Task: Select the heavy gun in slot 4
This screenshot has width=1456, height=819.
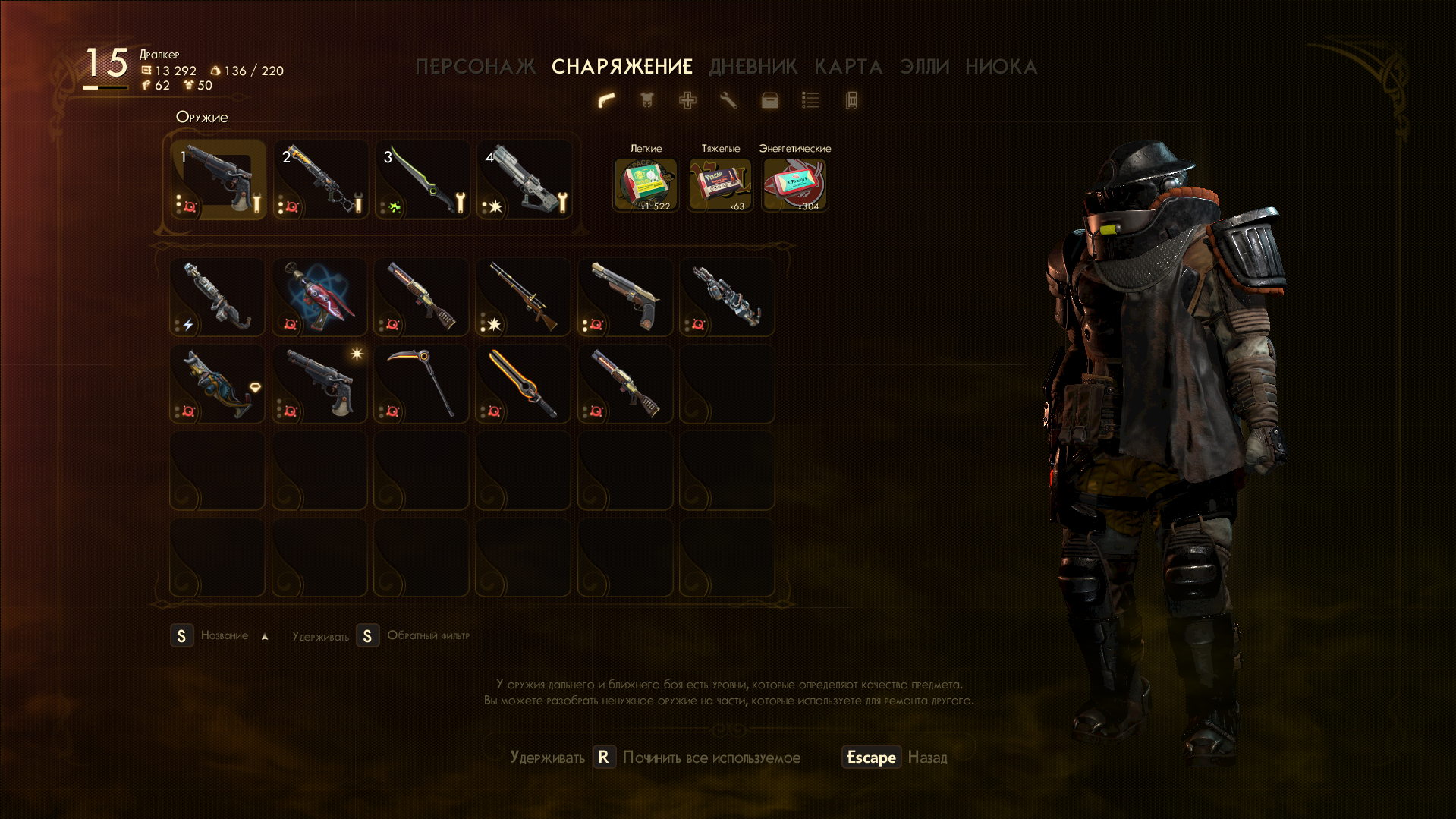Action: (524, 179)
